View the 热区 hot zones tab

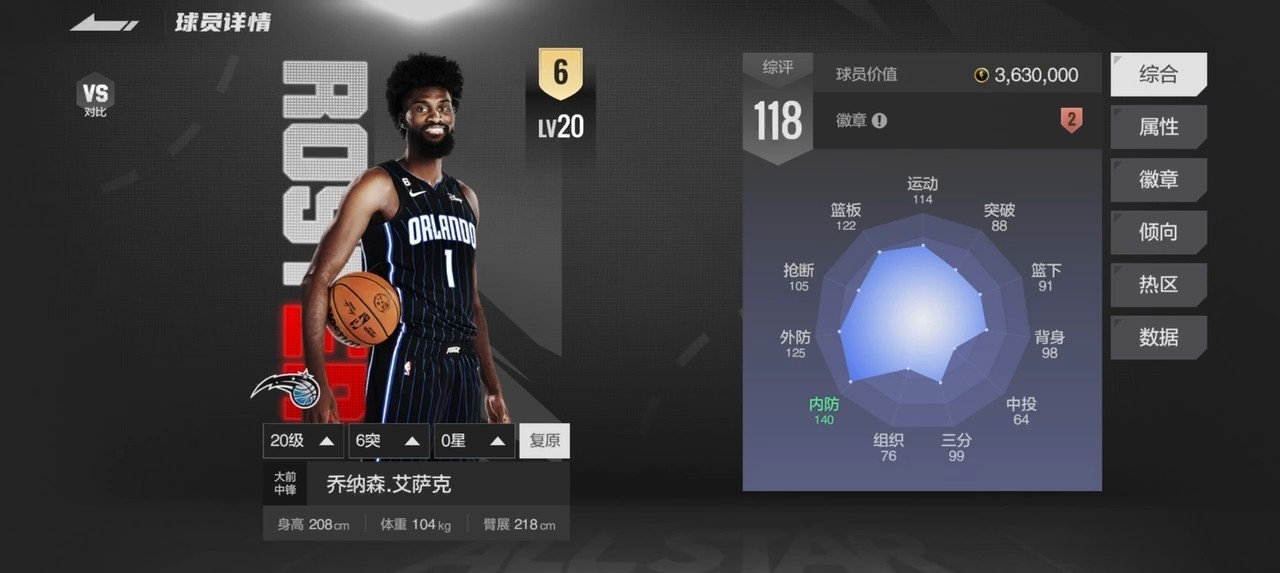1158,285
